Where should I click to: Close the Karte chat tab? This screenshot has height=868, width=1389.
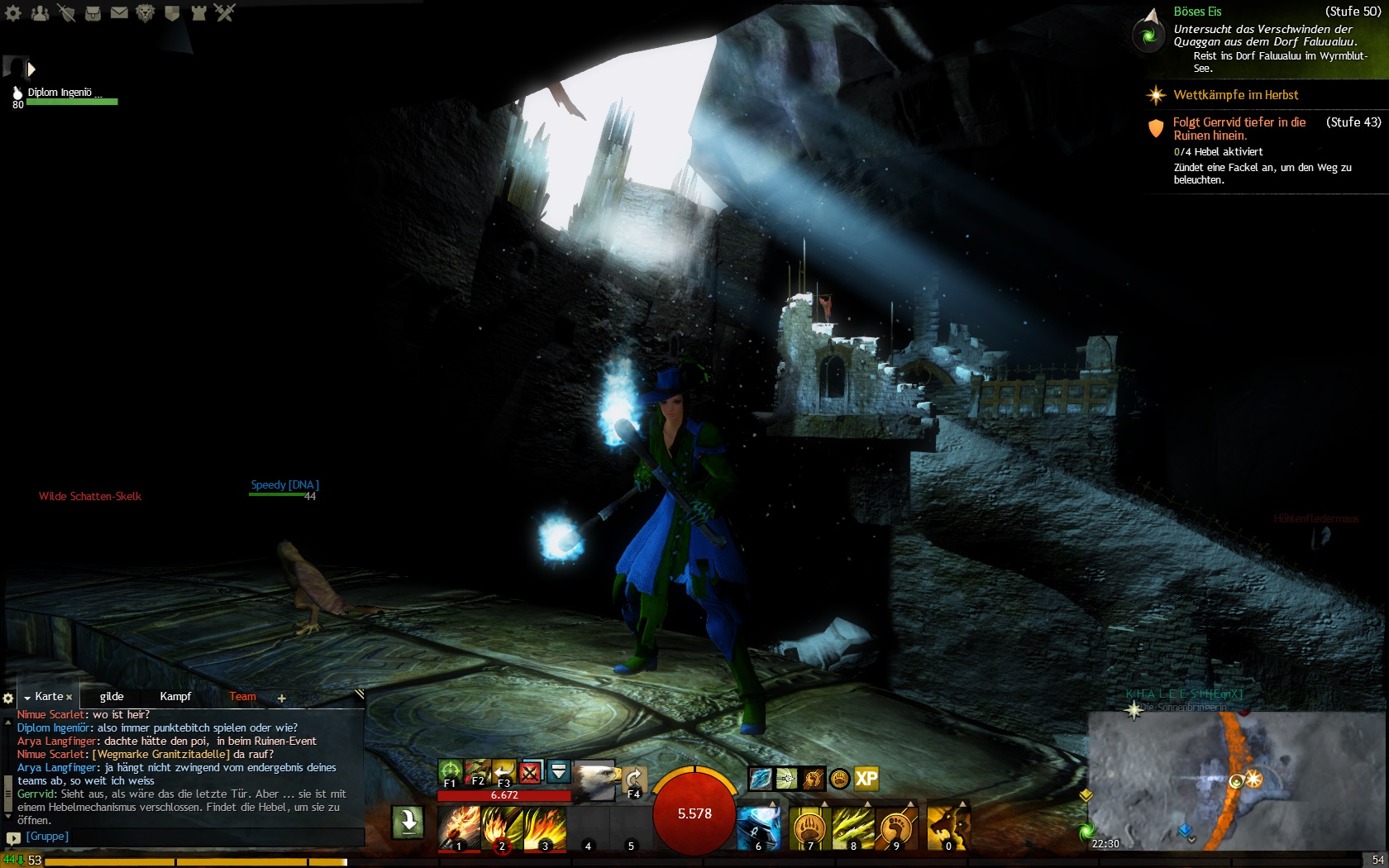(69, 698)
